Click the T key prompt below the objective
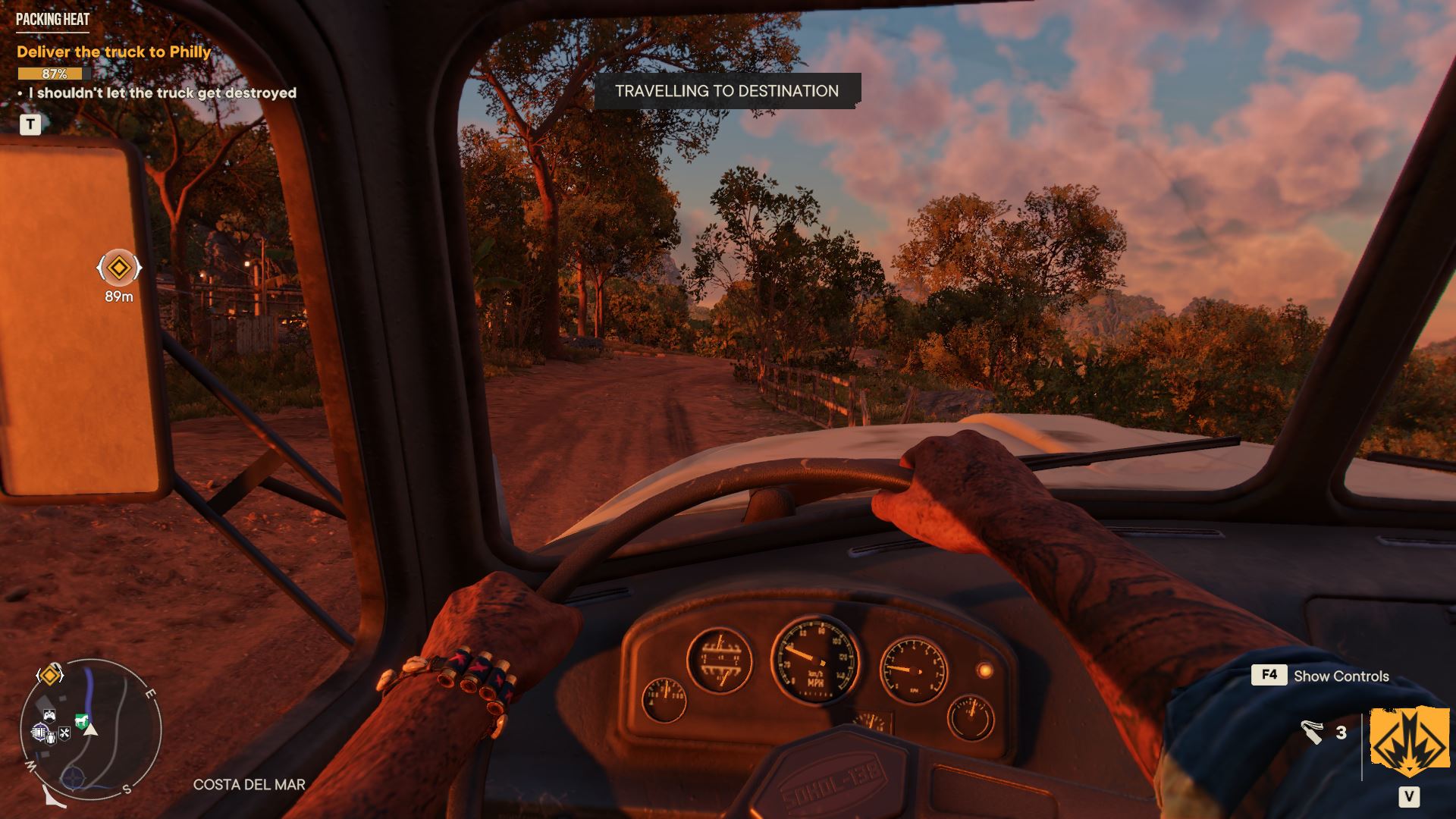 pos(30,124)
